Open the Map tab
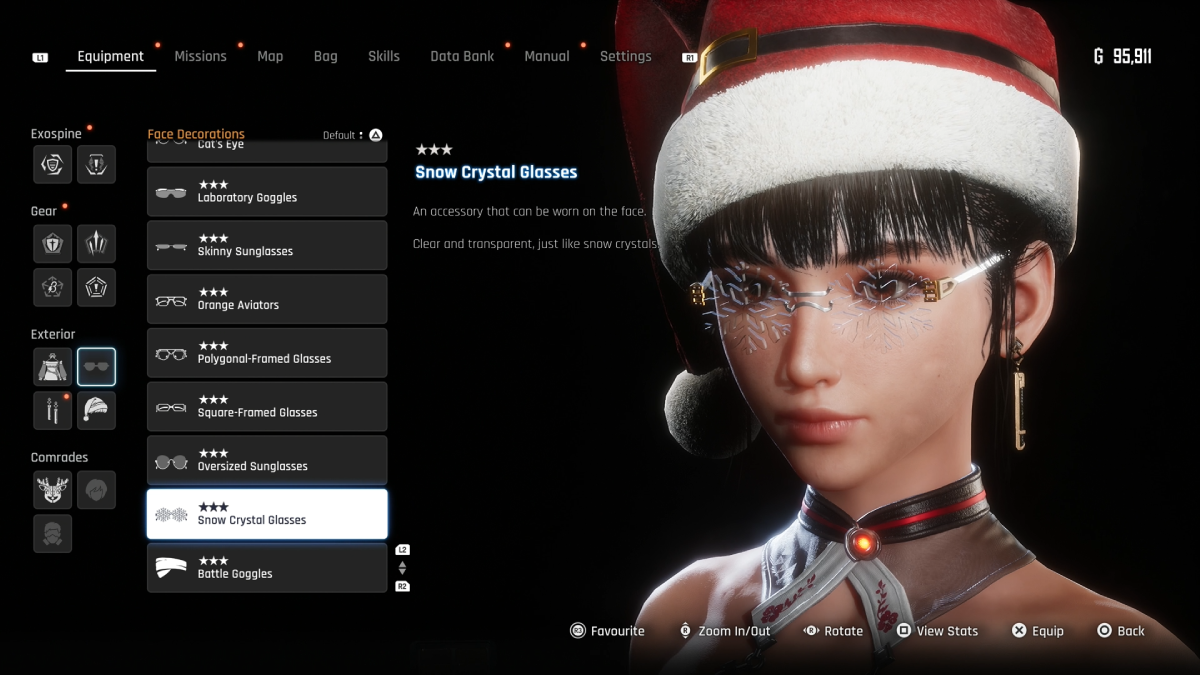This screenshot has height=675, width=1200. click(x=270, y=57)
